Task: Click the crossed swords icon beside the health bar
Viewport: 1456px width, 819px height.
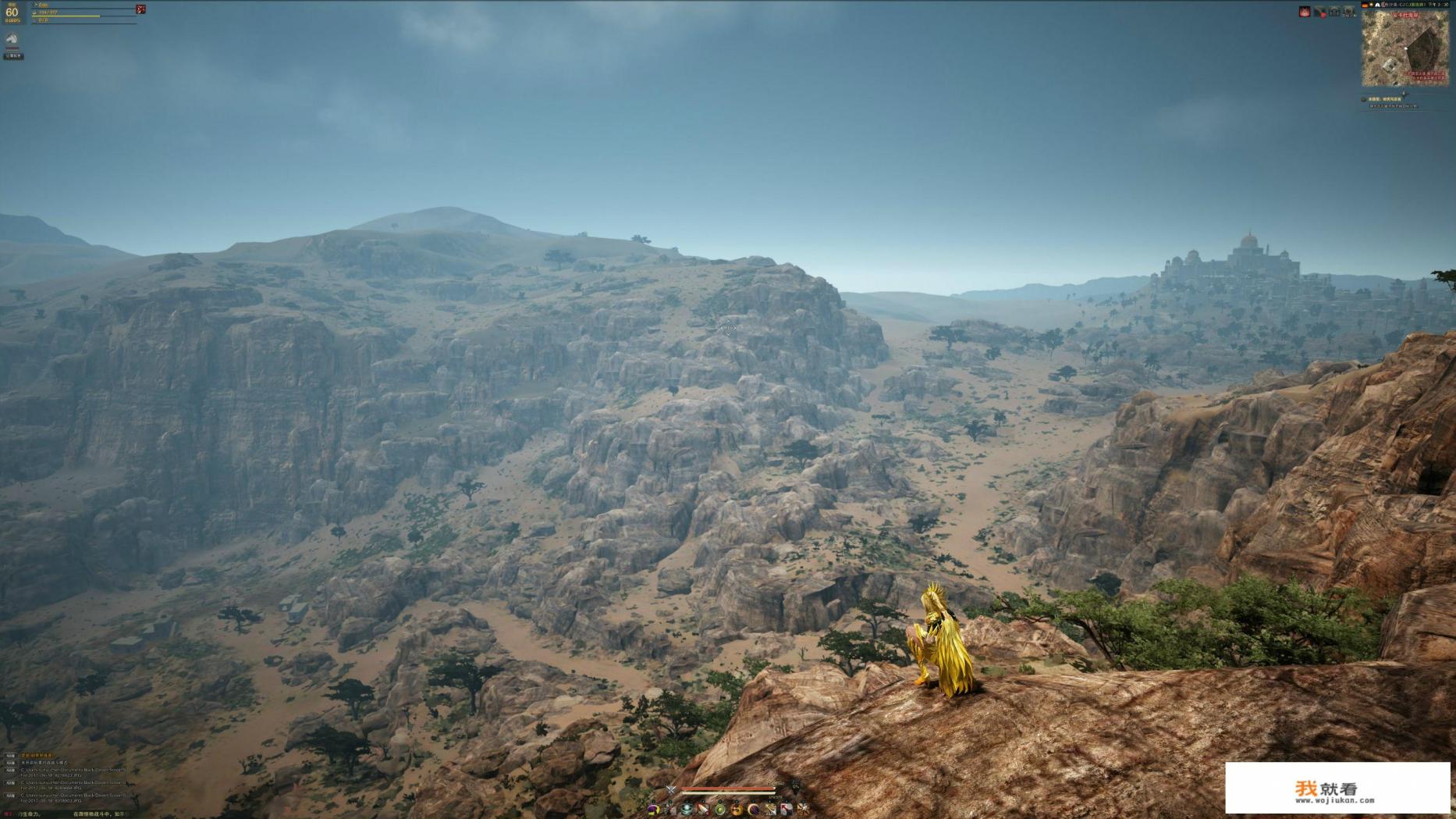Action: [x=670, y=790]
